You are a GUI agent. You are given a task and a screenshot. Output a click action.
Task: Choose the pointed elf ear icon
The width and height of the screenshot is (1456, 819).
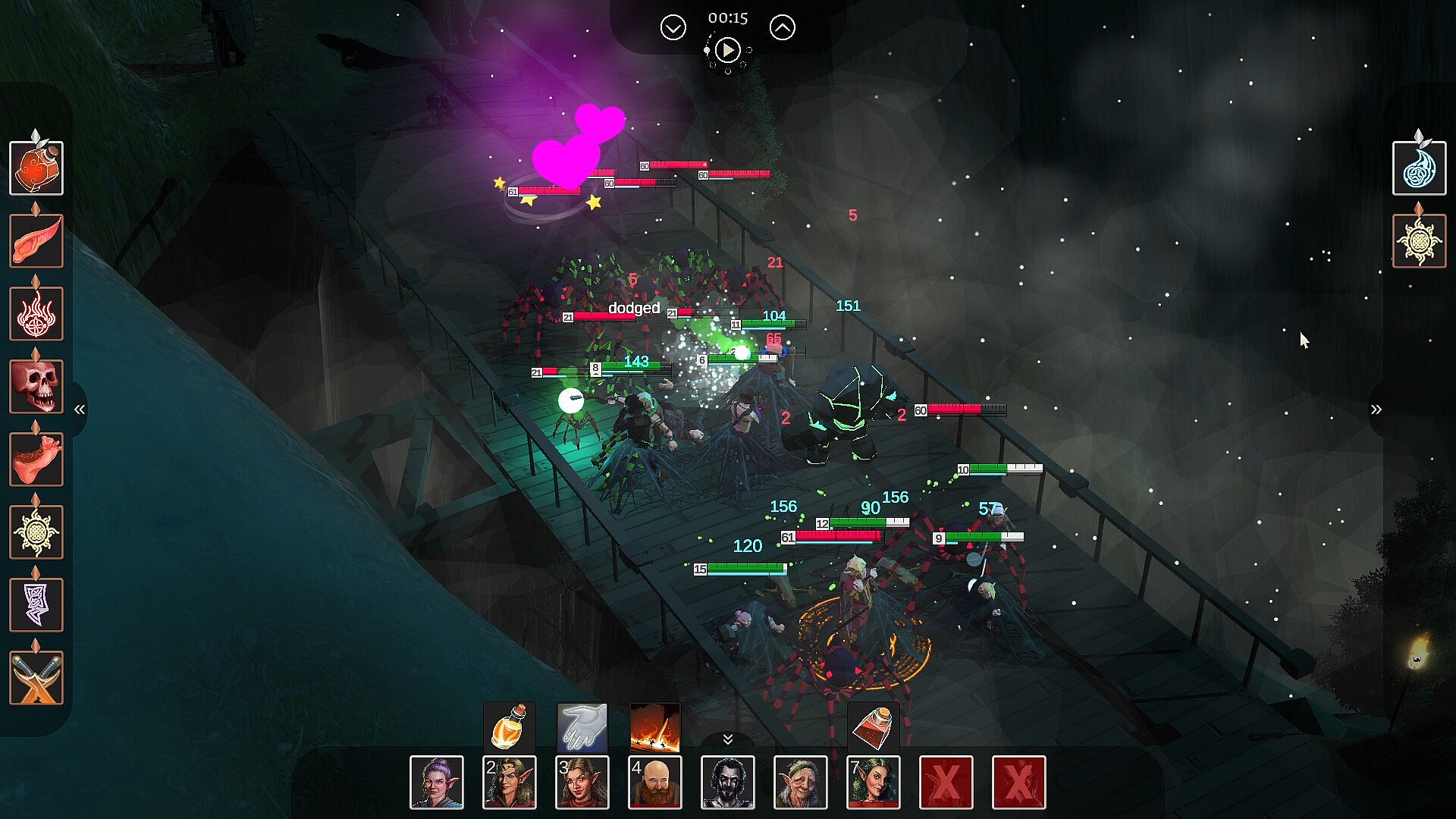(x=36, y=241)
